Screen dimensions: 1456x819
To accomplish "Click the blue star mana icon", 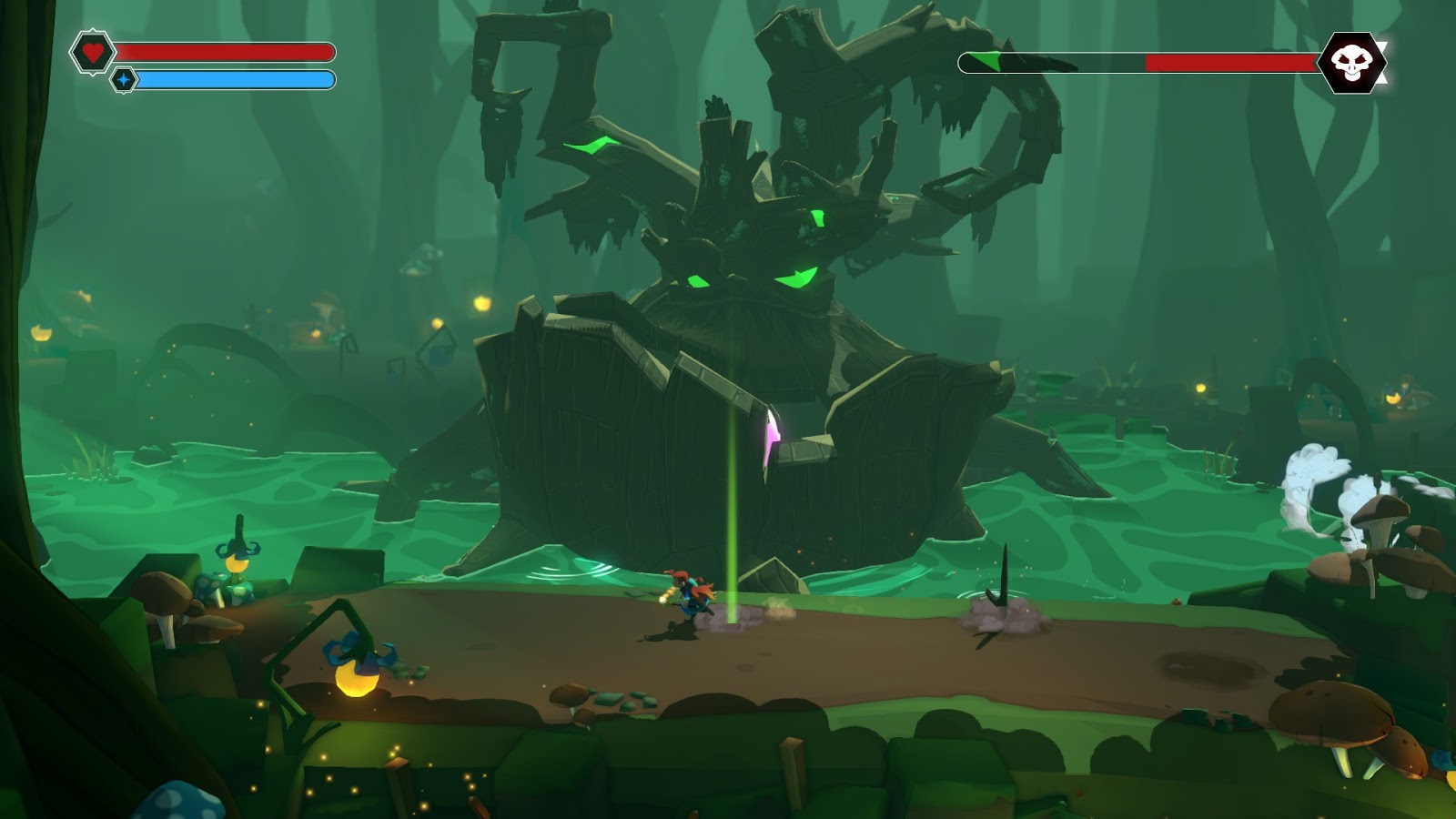I will [x=124, y=80].
